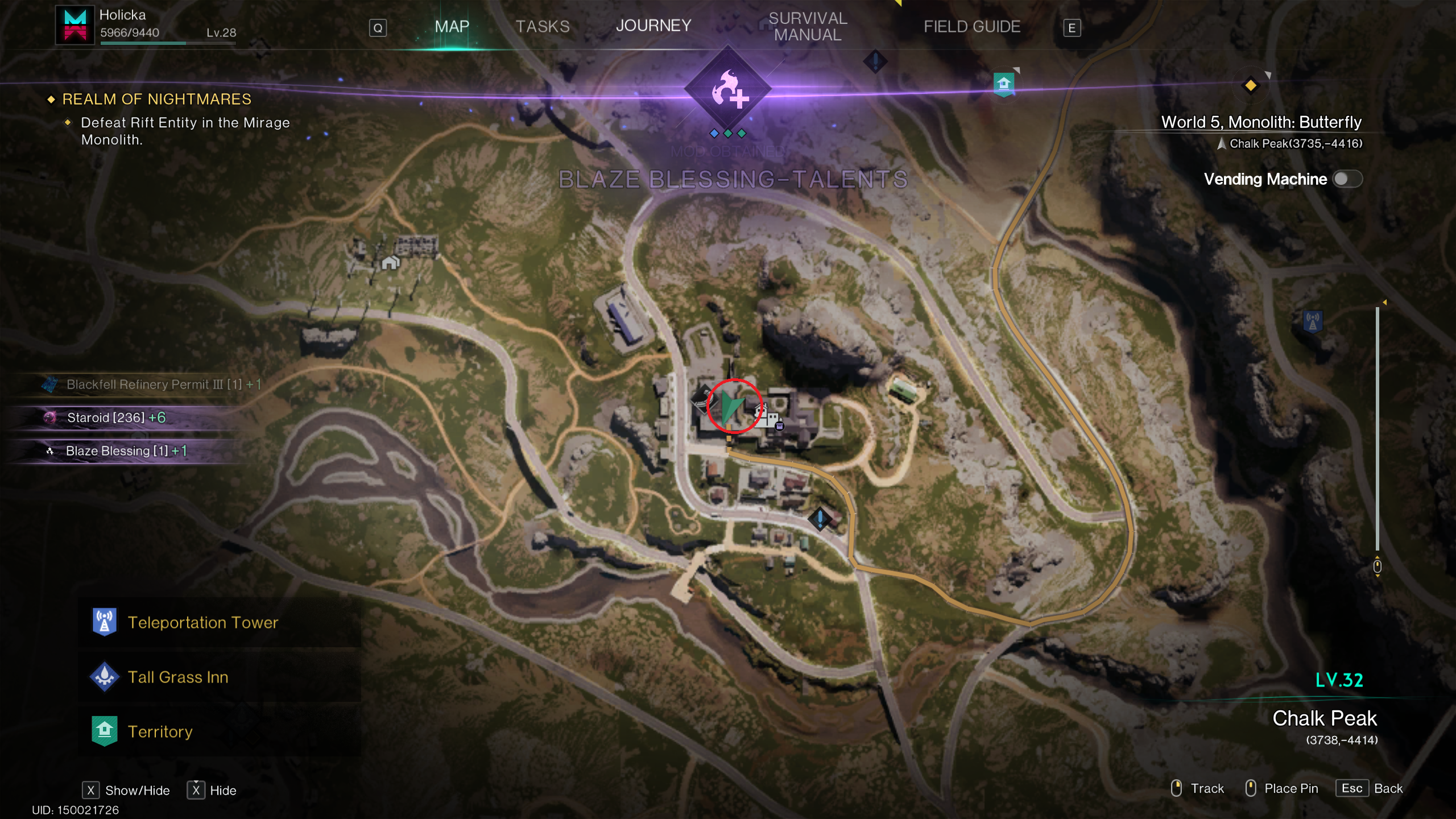Image resolution: width=1456 pixels, height=819 pixels.
Task: Select the FIELD GUIDE tab
Action: click(971, 26)
